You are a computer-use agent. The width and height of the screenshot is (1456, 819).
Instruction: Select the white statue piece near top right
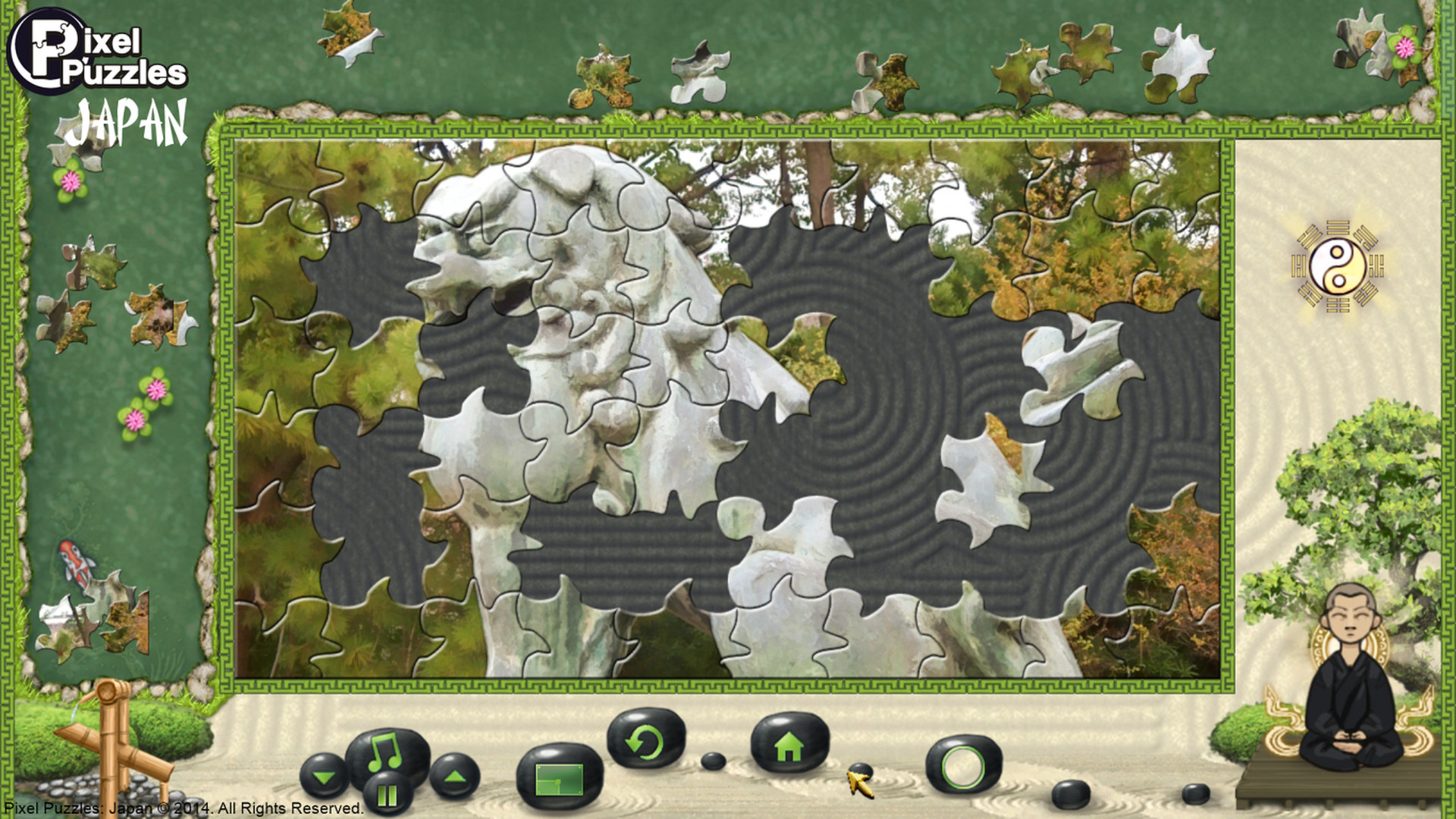tap(1181, 57)
